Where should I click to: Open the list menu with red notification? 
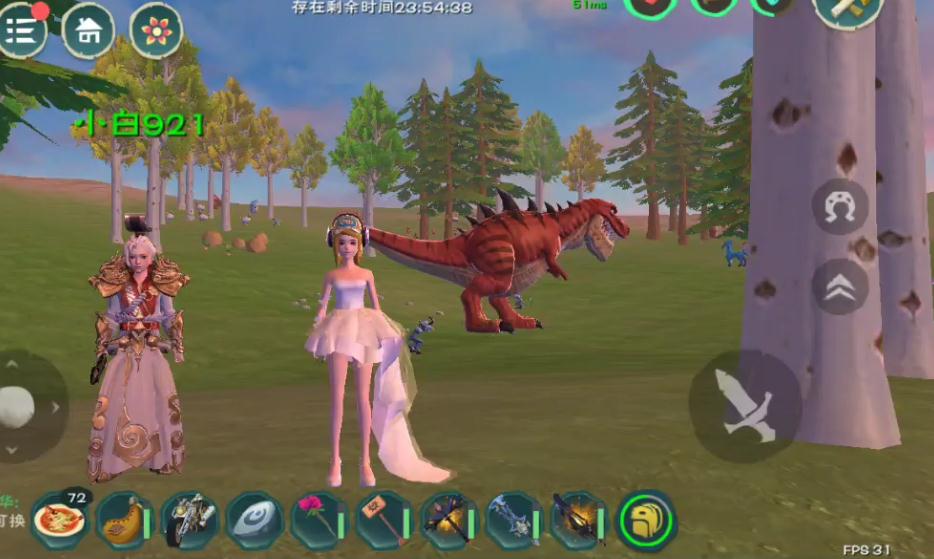[23, 31]
